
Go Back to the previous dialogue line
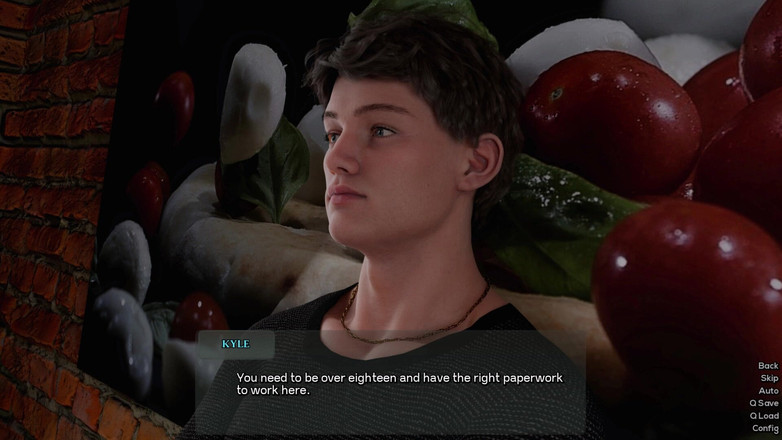coord(767,366)
